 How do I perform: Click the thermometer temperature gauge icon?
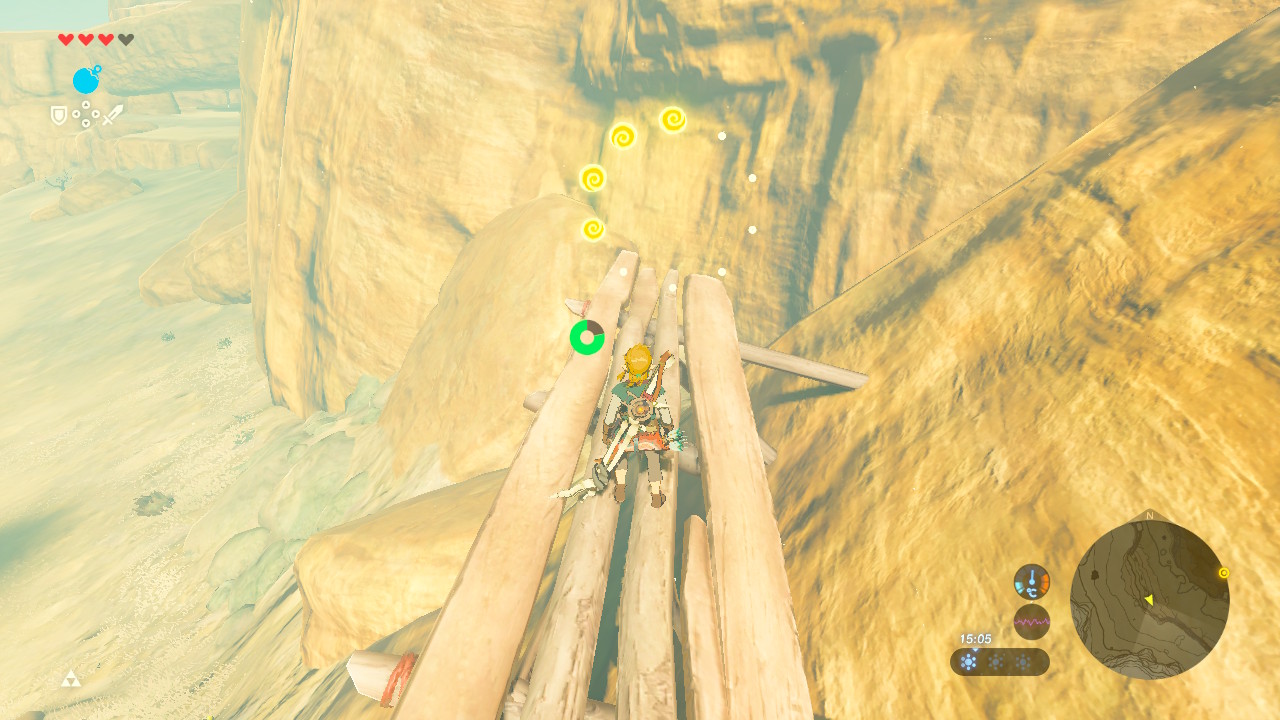pyautogui.click(x=1031, y=581)
